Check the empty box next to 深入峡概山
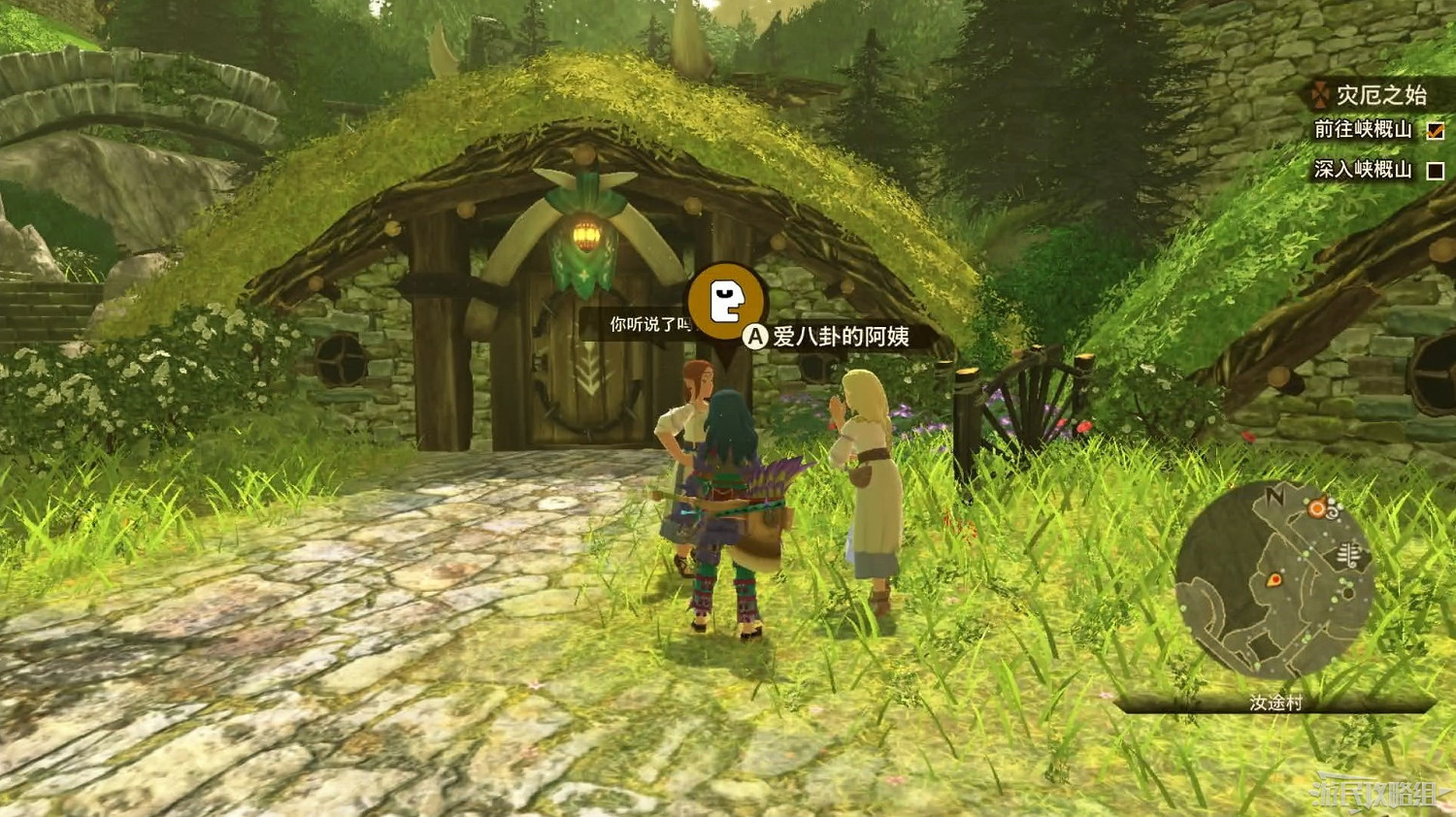The height and width of the screenshot is (817, 1456). click(x=1436, y=170)
